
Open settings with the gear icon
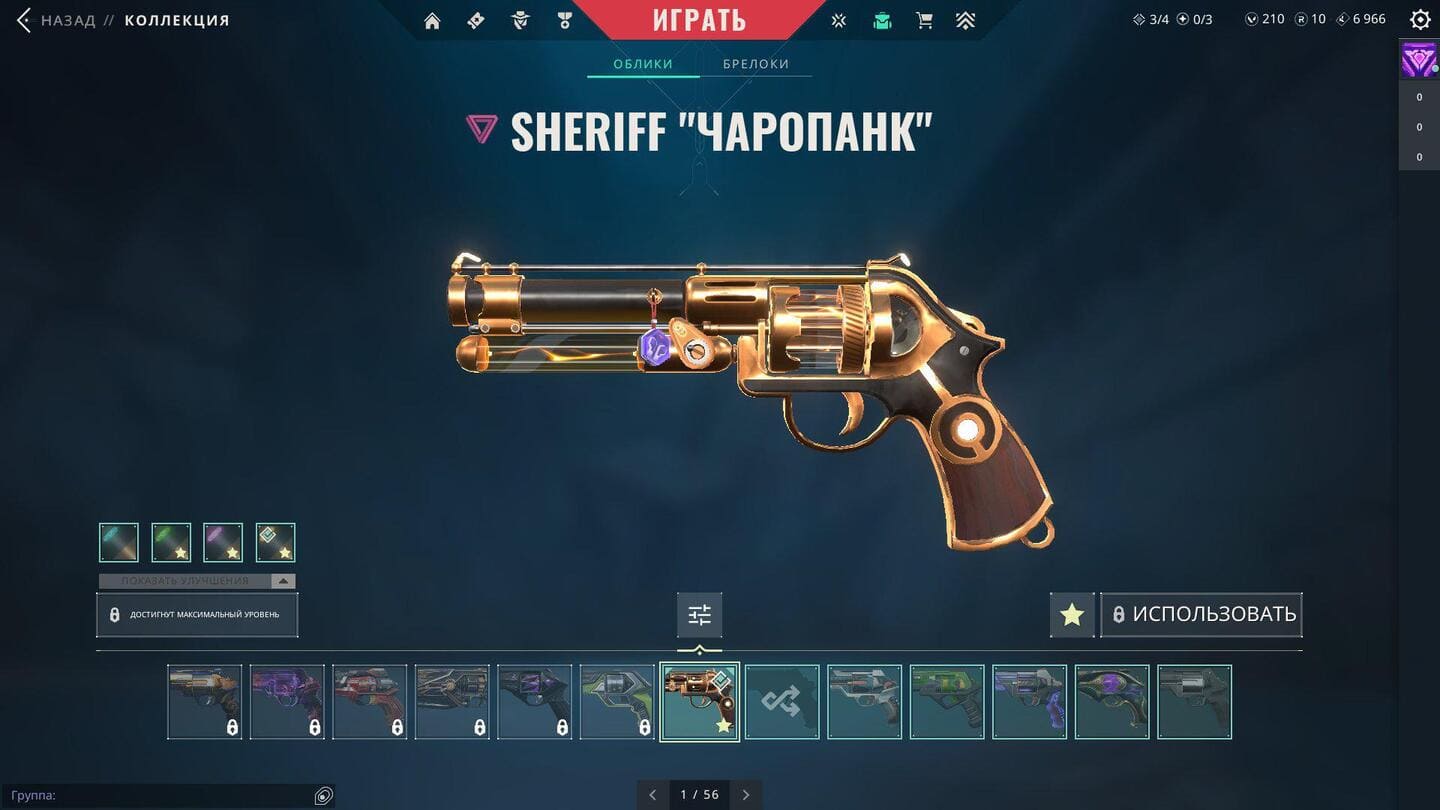point(1419,20)
